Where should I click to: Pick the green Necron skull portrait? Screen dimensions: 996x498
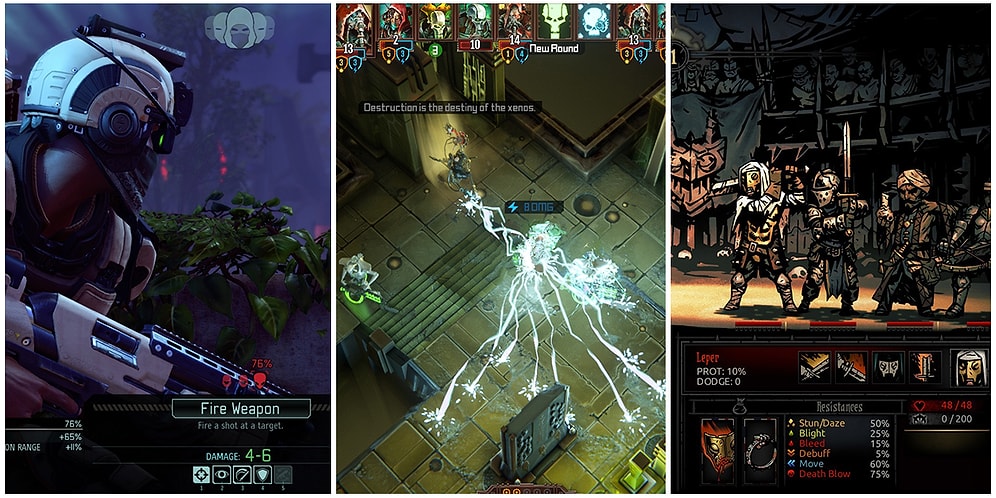[553, 20]
